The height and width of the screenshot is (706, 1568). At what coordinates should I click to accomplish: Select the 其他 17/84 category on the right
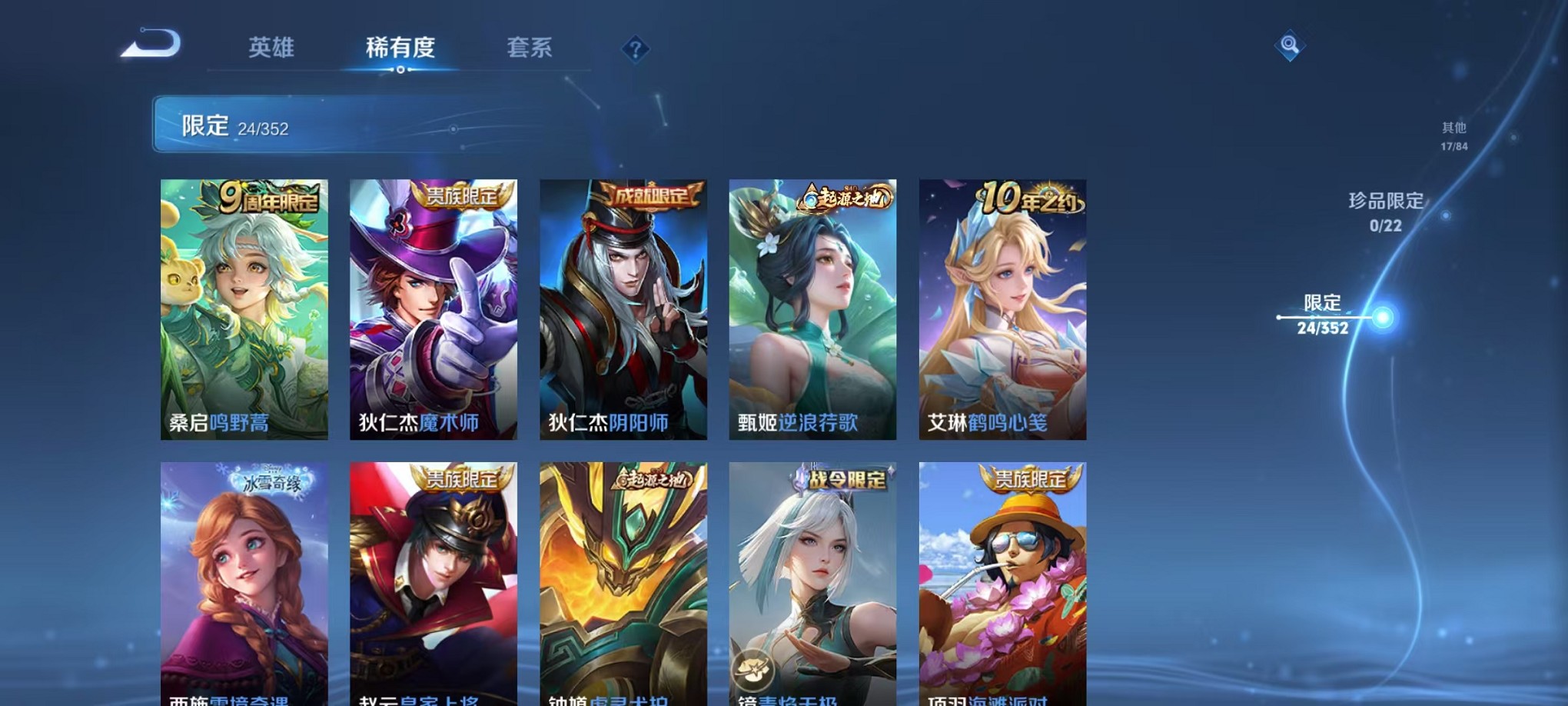coord(1455,137)
